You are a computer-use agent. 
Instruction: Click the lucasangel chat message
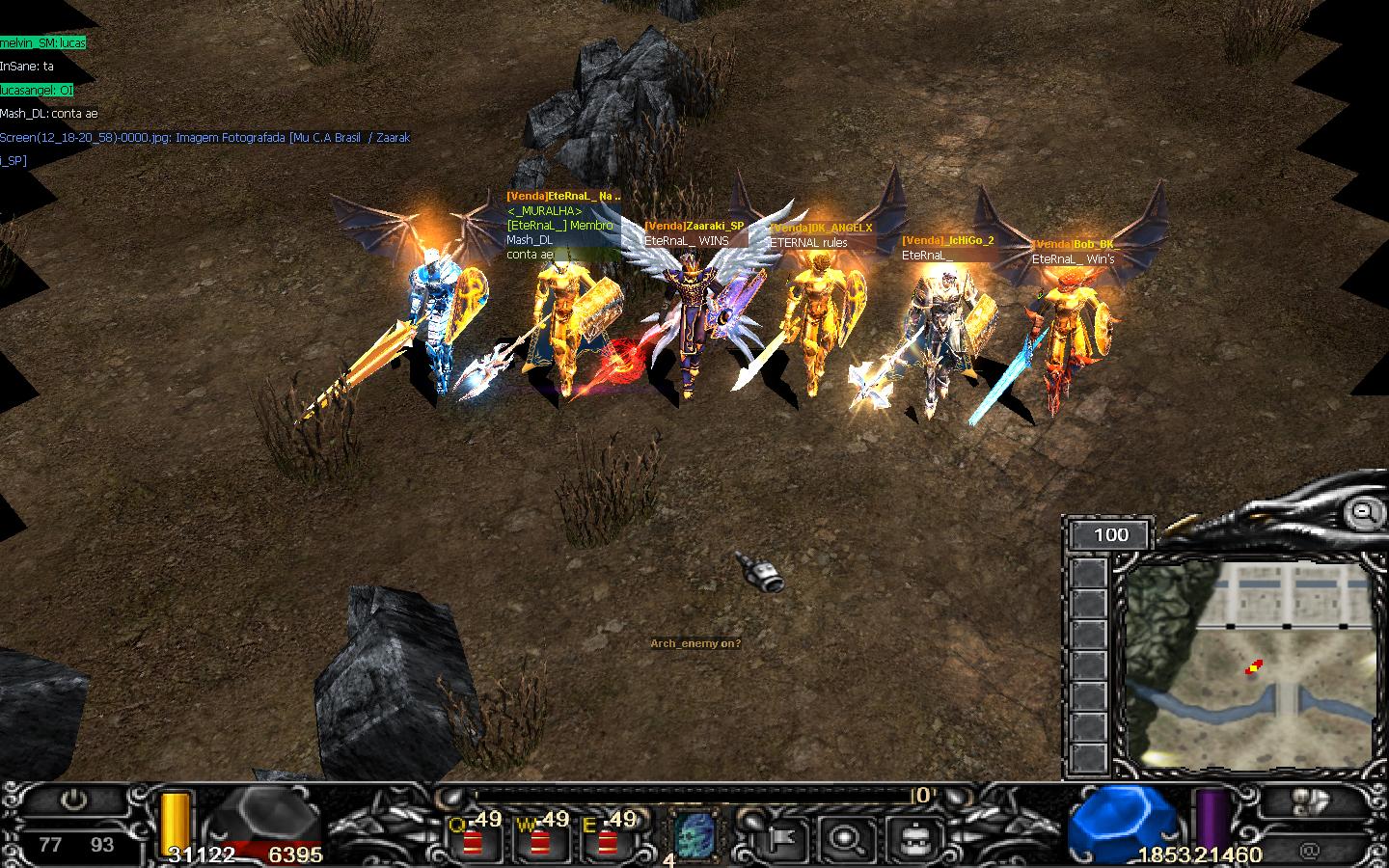pos(38,90)
